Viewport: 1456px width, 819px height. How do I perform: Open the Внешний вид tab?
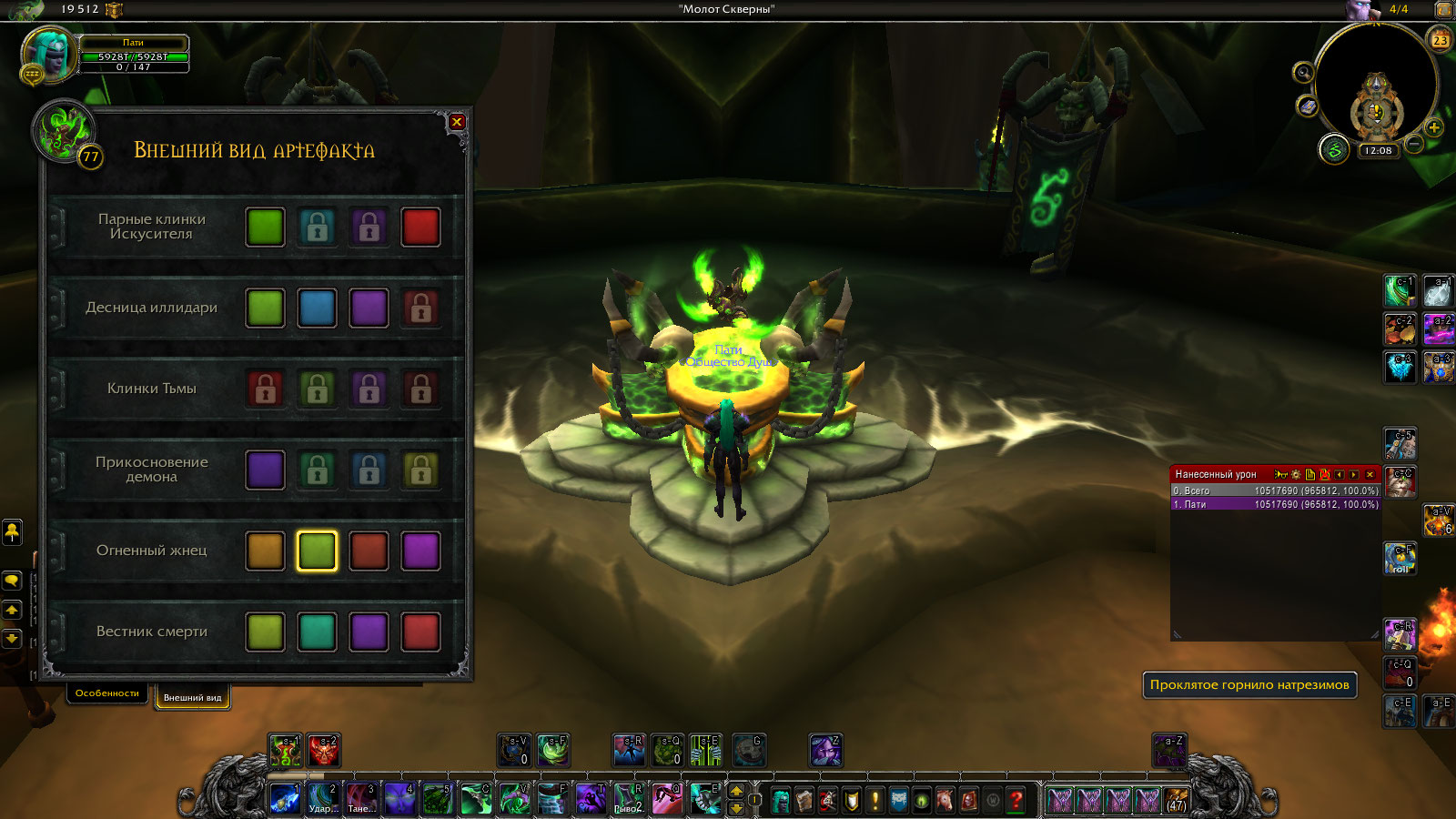(x=192, y=698)
